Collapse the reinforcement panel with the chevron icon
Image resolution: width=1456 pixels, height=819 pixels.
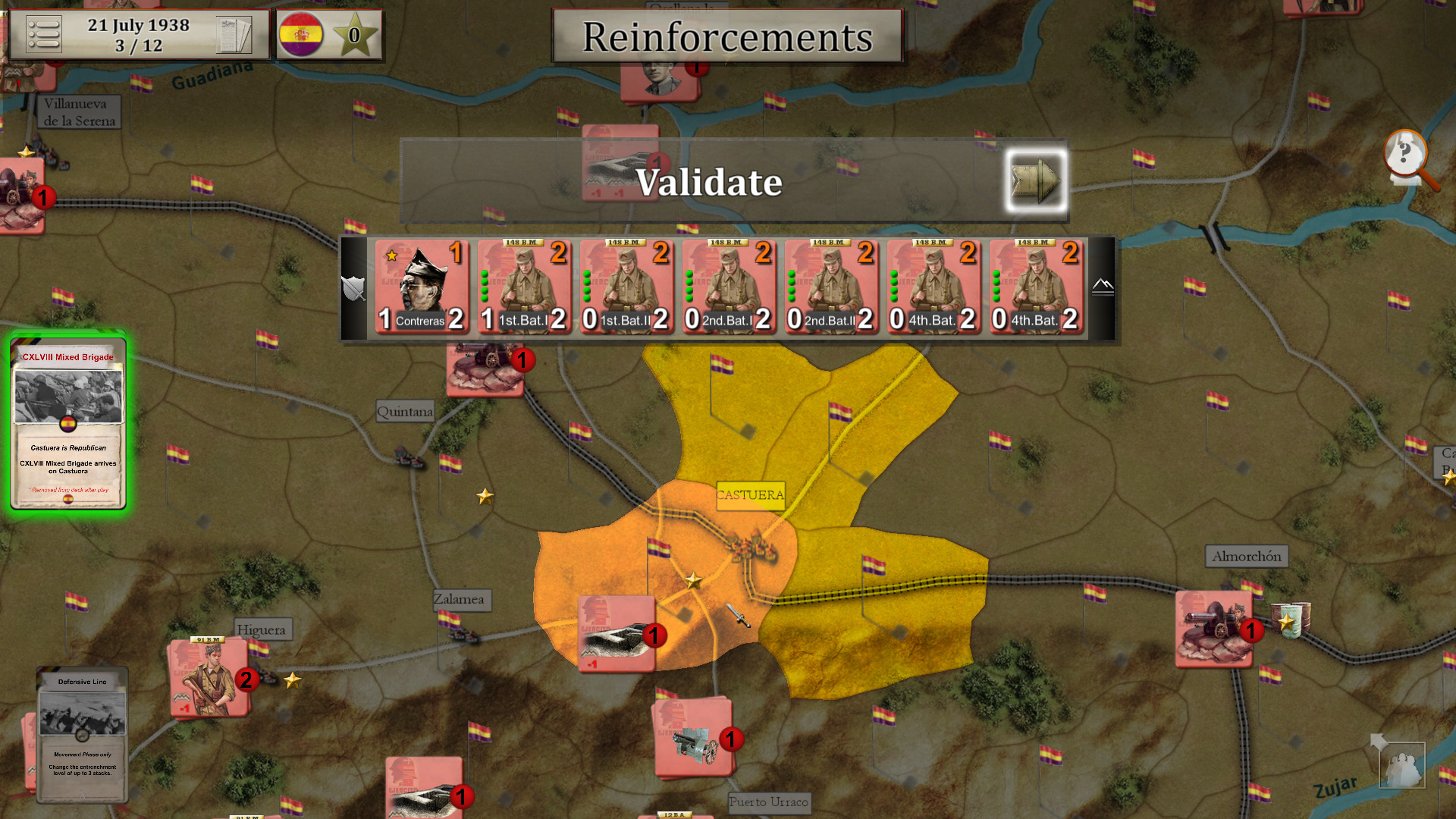coord(1103,286)
